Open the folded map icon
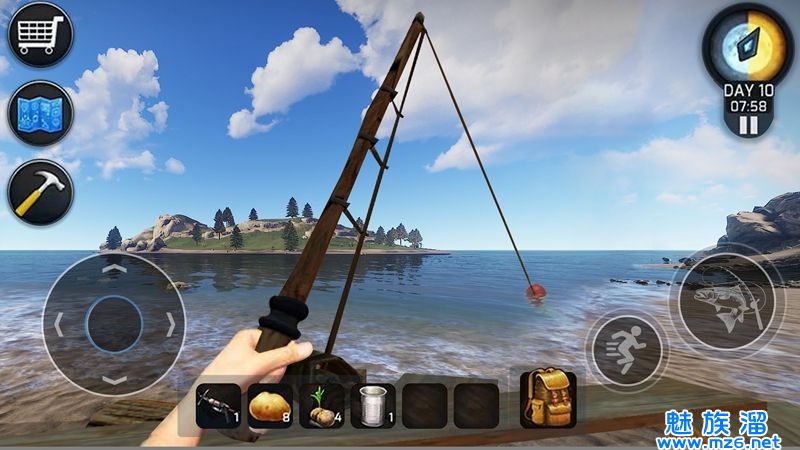The width and height of the screenshot is (800, 450). 40,113
